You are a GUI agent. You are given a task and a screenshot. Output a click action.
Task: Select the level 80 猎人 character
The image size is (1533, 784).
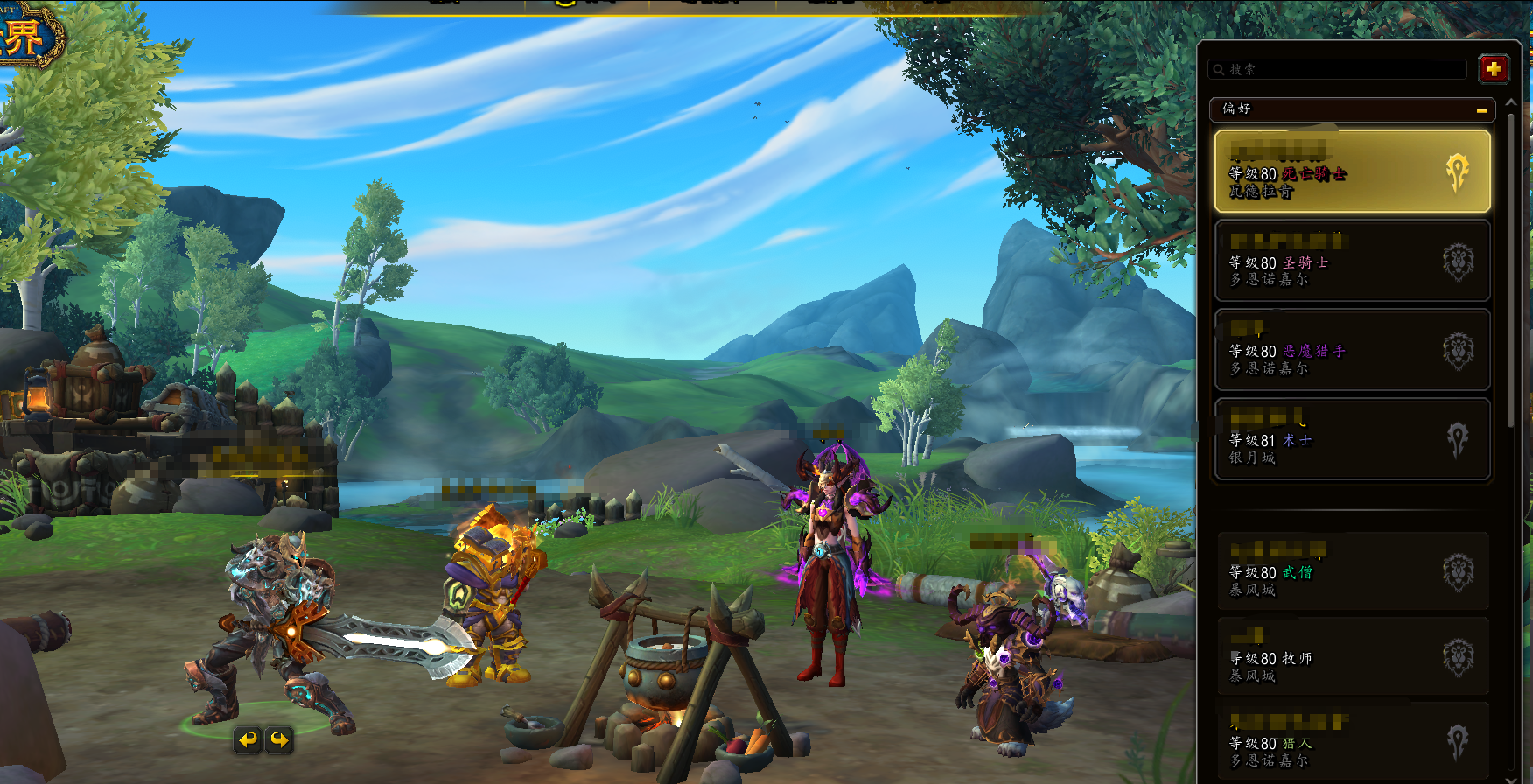[1352, 742]
